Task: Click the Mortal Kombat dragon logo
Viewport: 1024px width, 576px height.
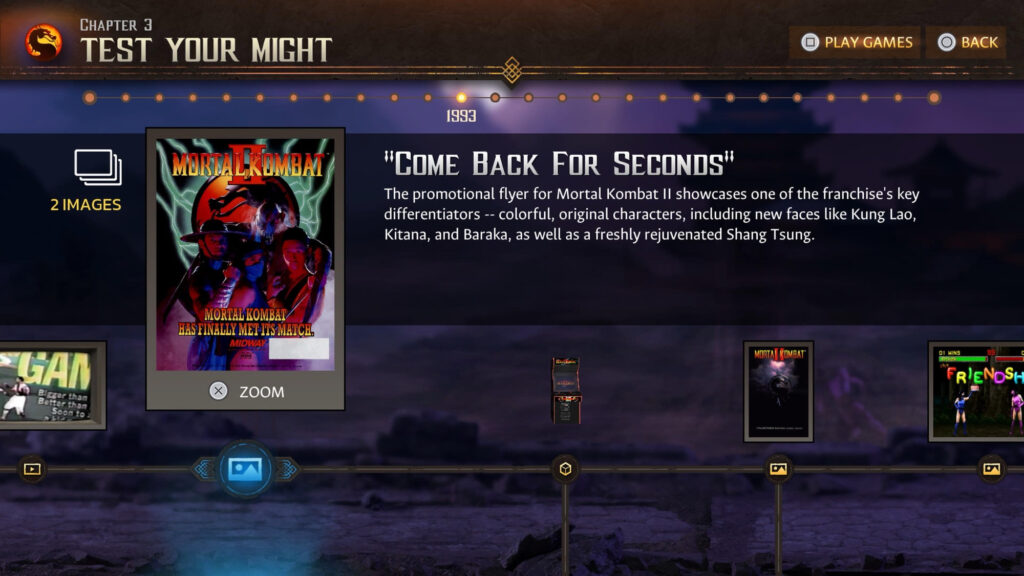Action: (43, 42)
